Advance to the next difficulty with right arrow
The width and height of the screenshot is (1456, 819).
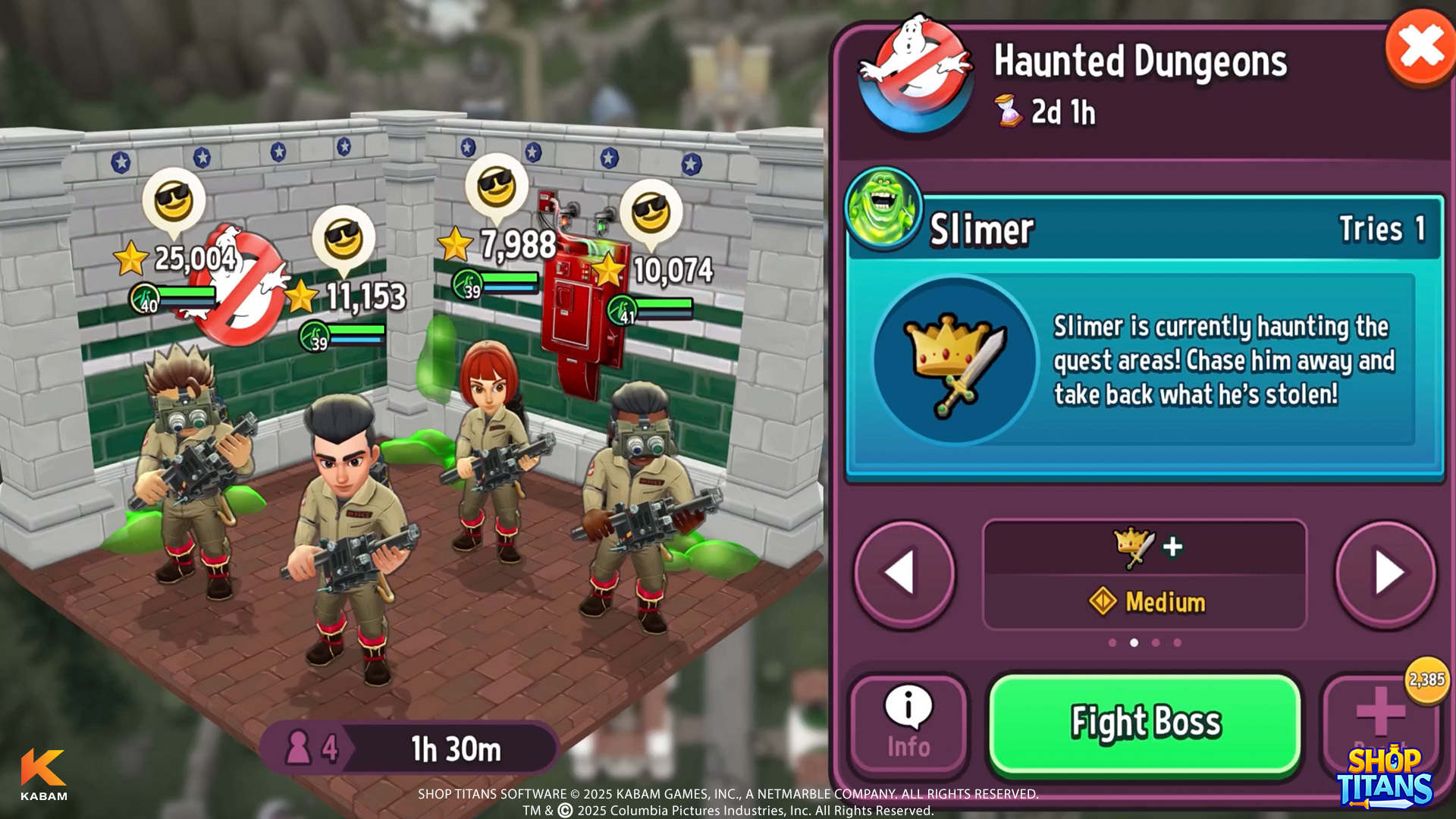(1385, 573)
